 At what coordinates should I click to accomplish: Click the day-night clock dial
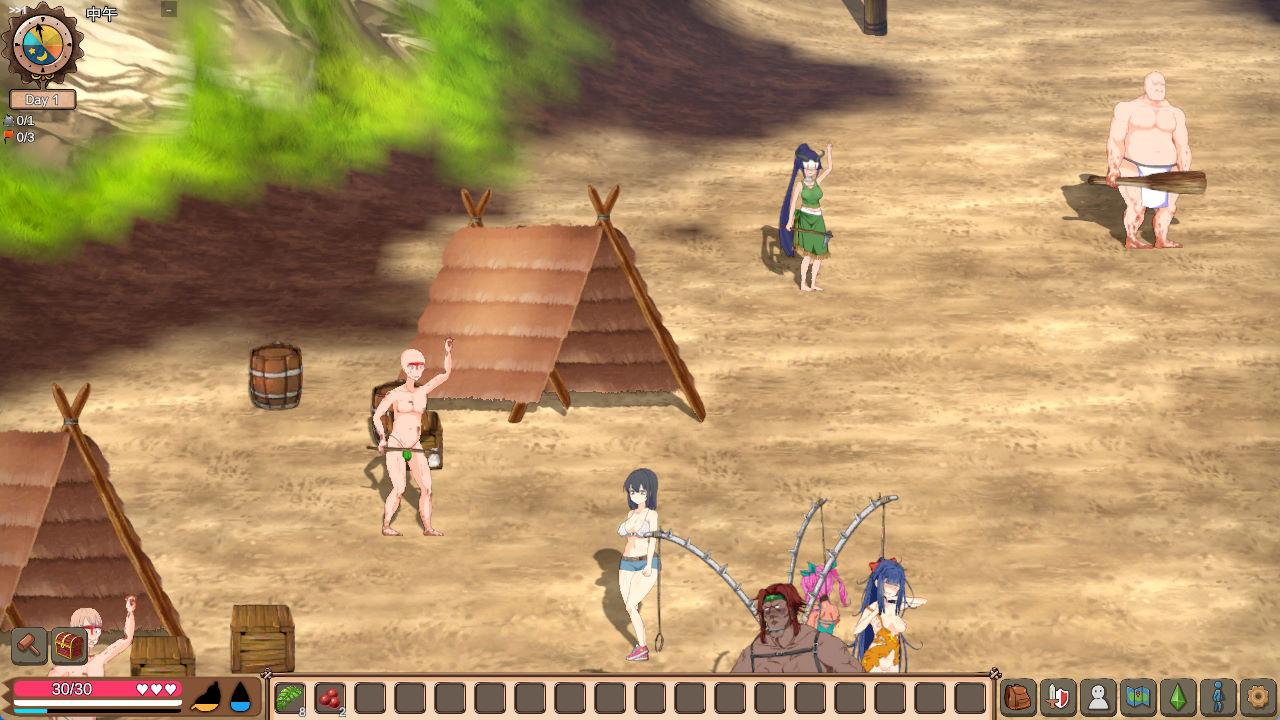[x=43, y=44]
